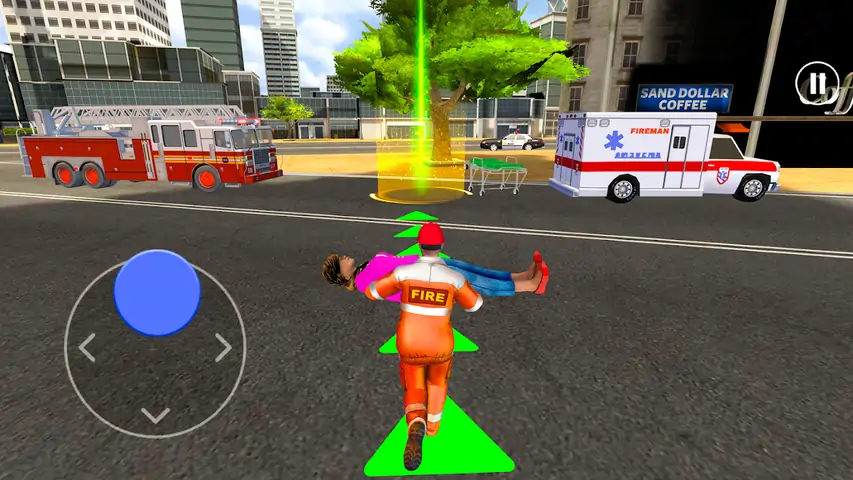Tap the joystick's left arrow
The image size is (853, 480).
[87, 348]
